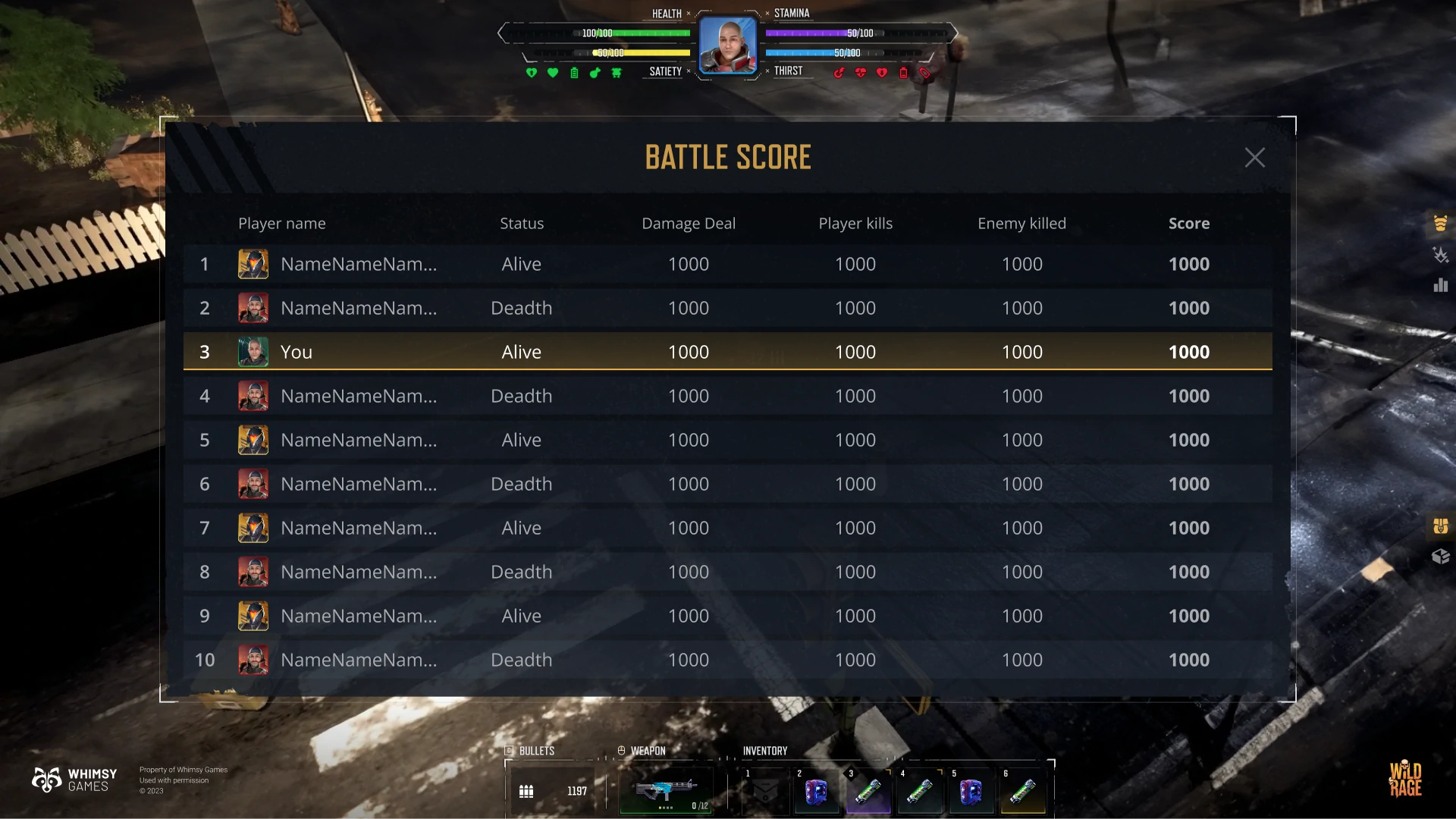The width and height of the screenshot is (1456, 819).
Task: Open the box crate side icon
Action: 1440,557
